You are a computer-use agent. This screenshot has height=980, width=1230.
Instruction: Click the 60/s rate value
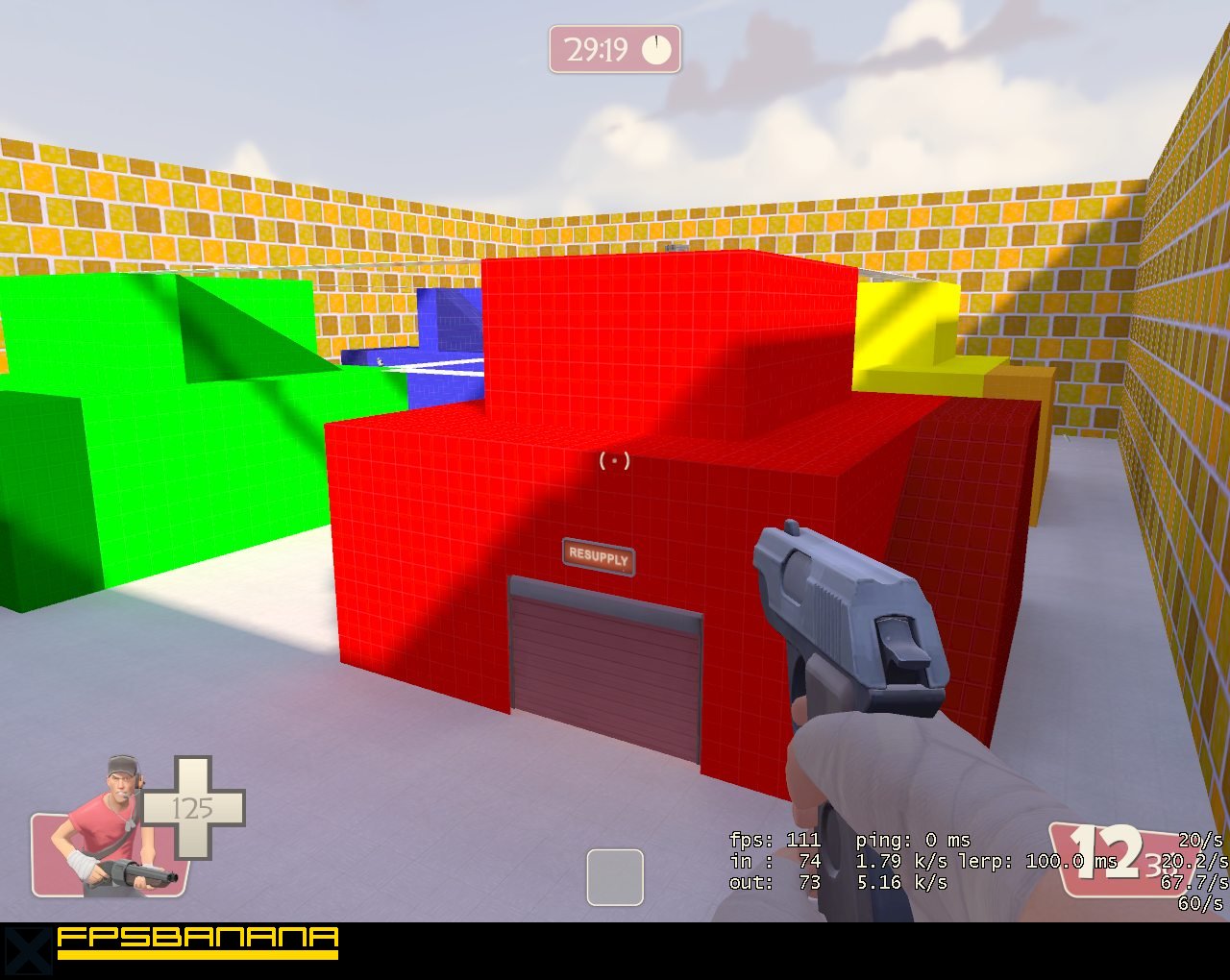(x=1199, y=903)
